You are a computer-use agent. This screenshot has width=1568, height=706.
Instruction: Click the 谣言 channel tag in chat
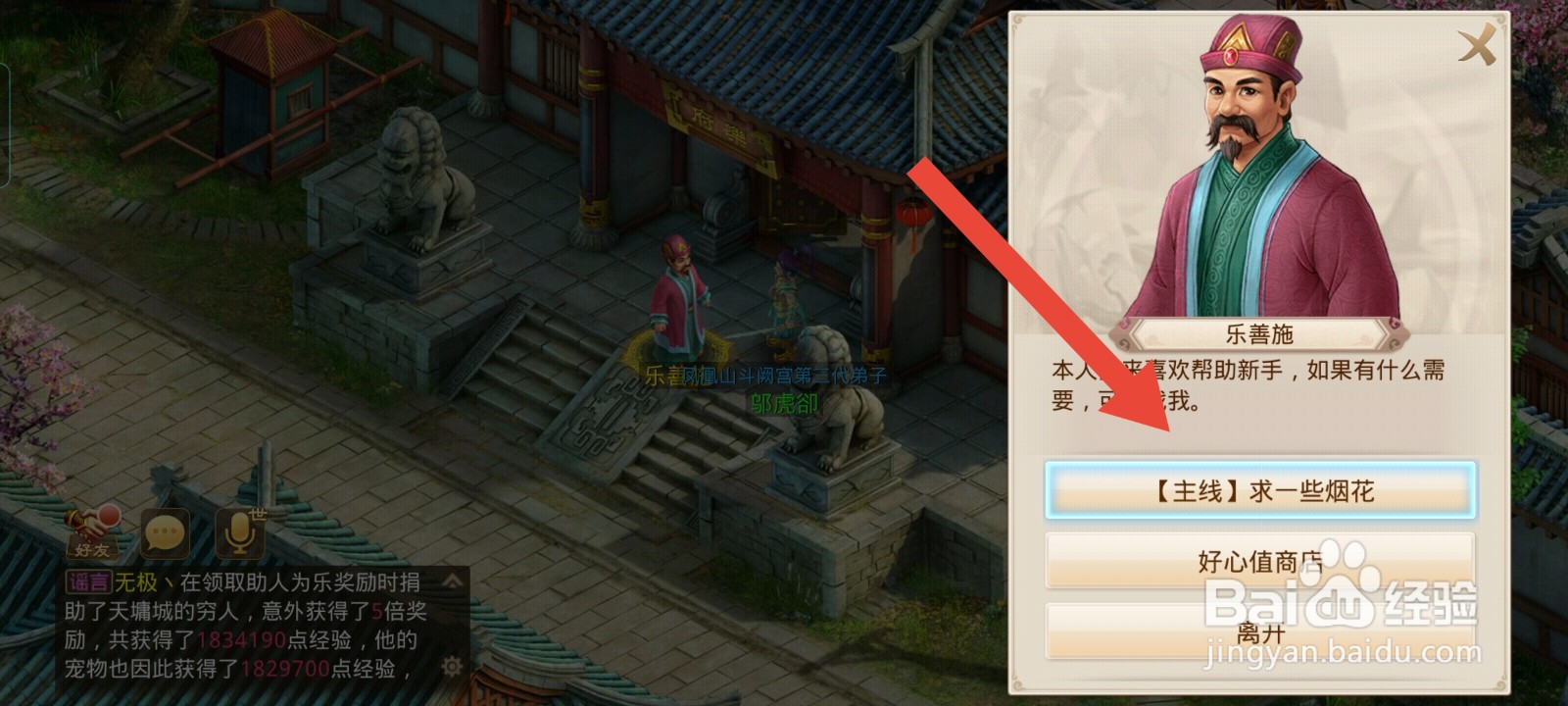point(89,580)
